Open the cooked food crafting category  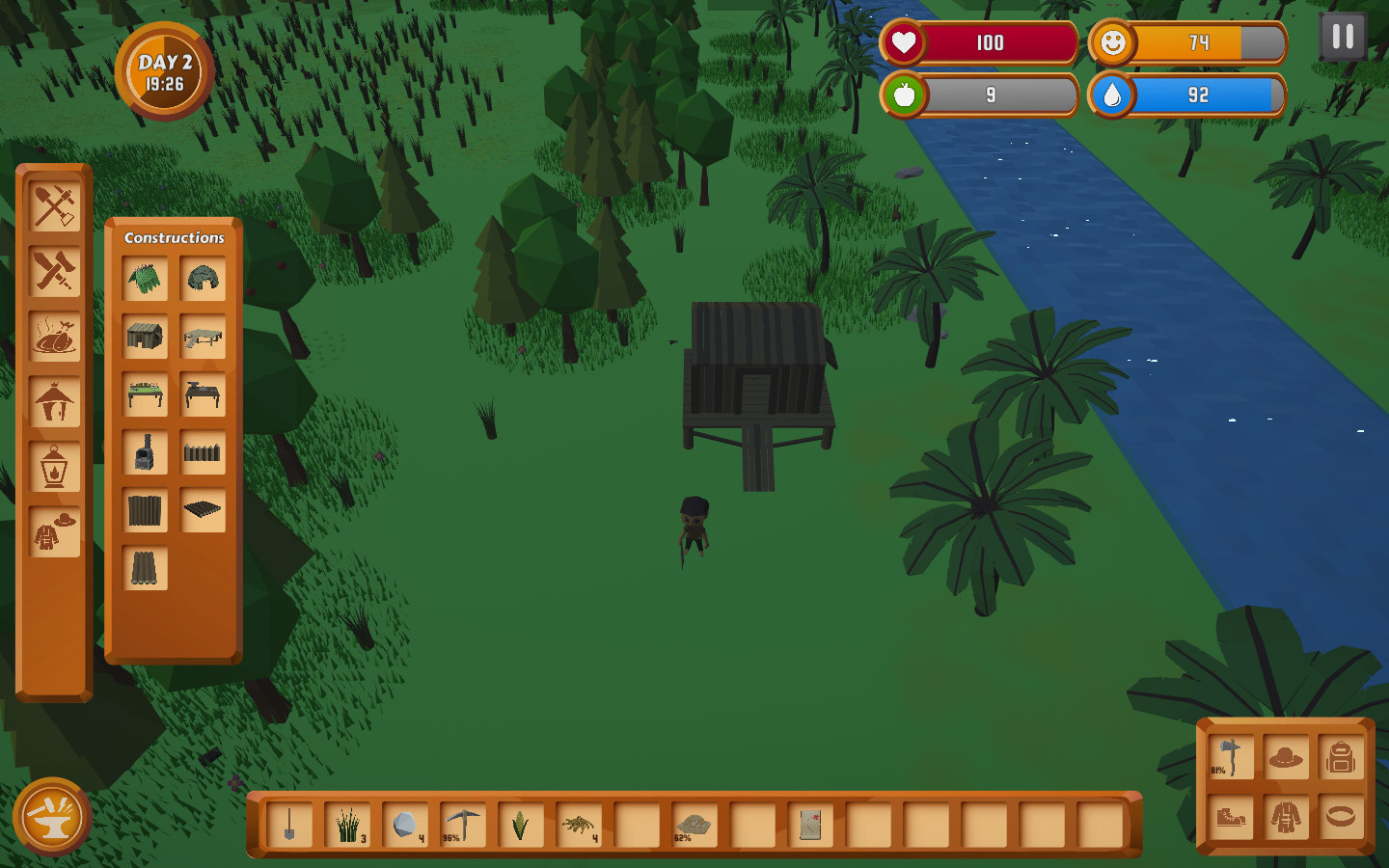coord(55,338)
